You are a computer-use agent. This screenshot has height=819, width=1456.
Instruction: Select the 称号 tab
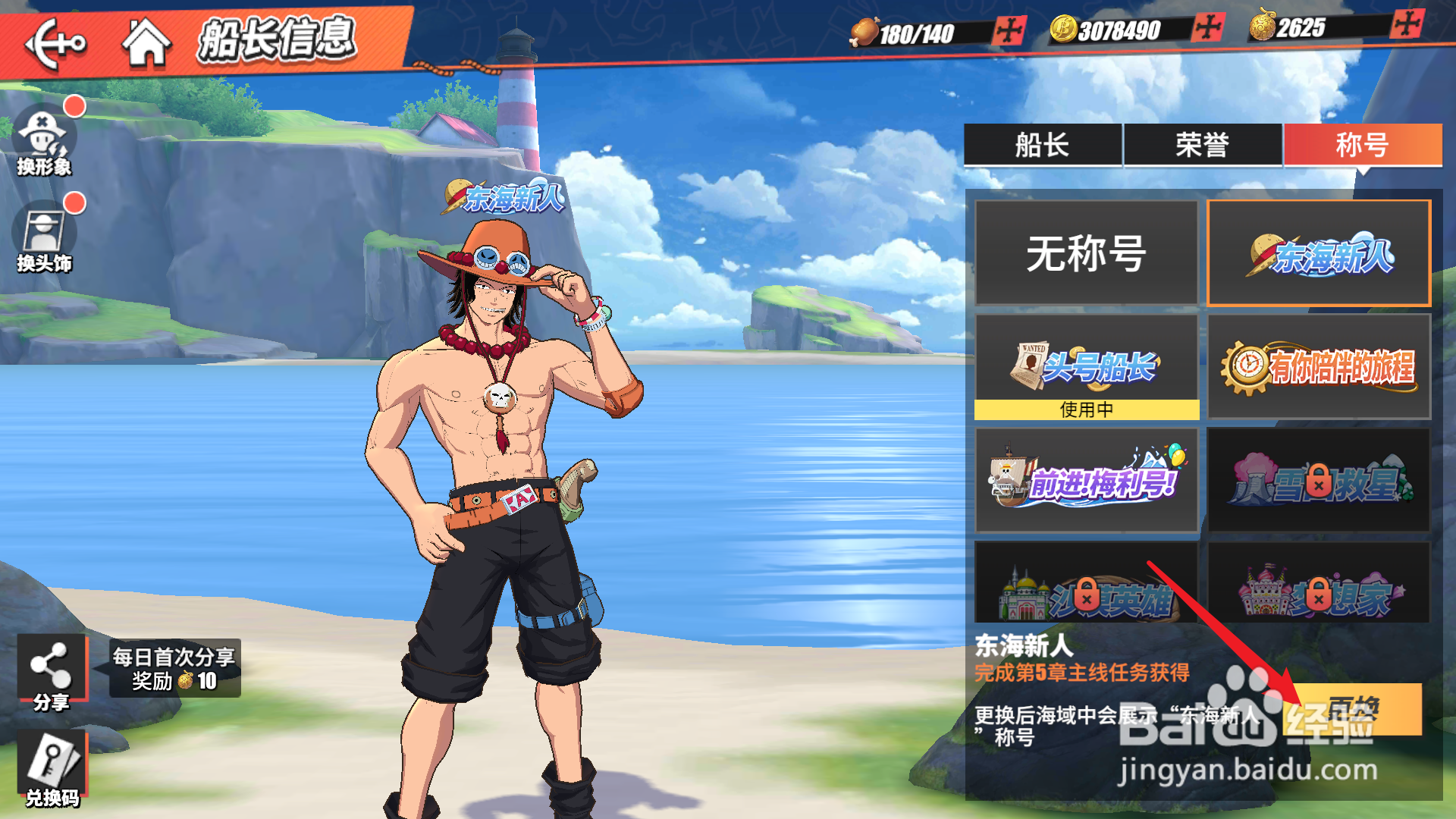click(1362, 144)
